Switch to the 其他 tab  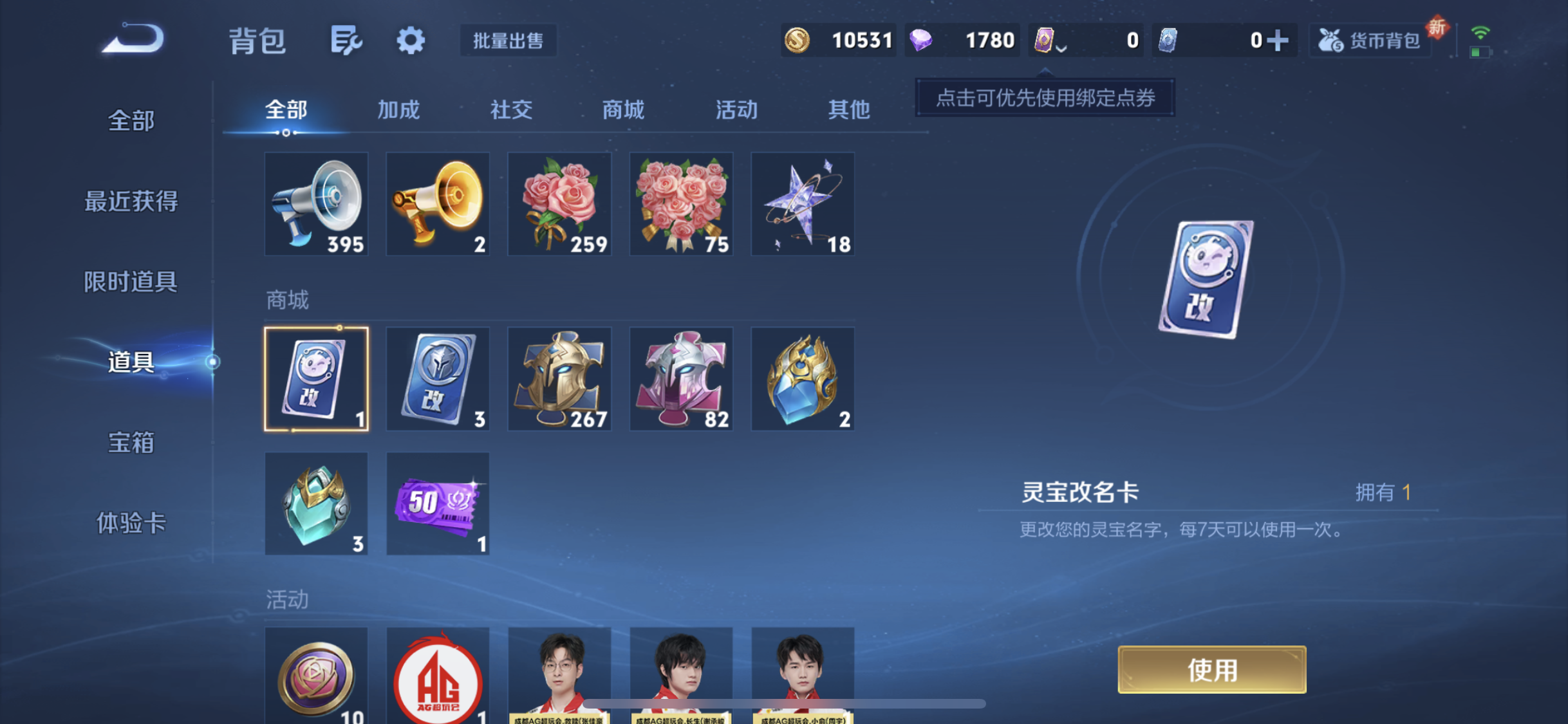point(850,110)
